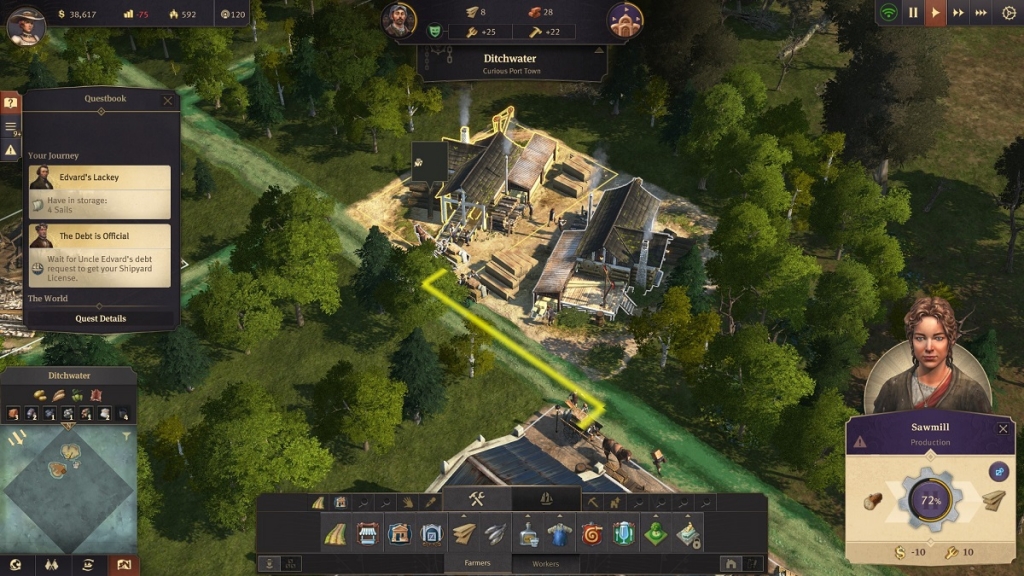Close the Sawmill production panel
This screenshot has width=1024, height=576.
pyautogui.click(x=1003, y=428)
